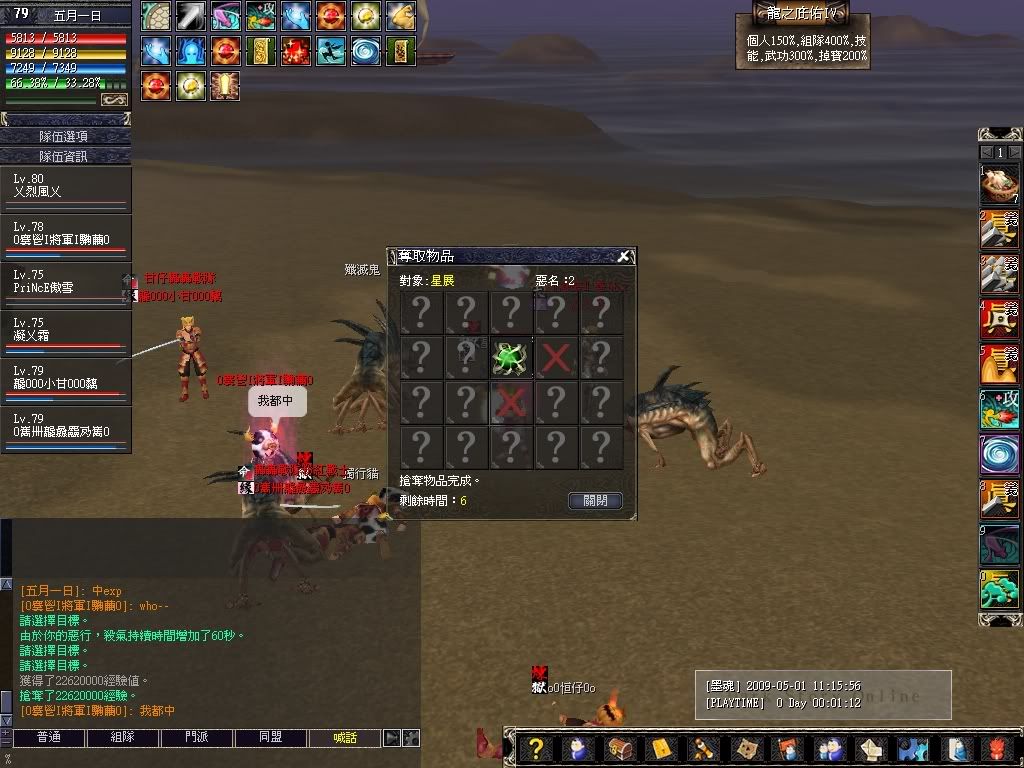Select party member 乂烈風乂 Lv.80
This screenshot has height=768, width=1024.
(x=66, y=186)
